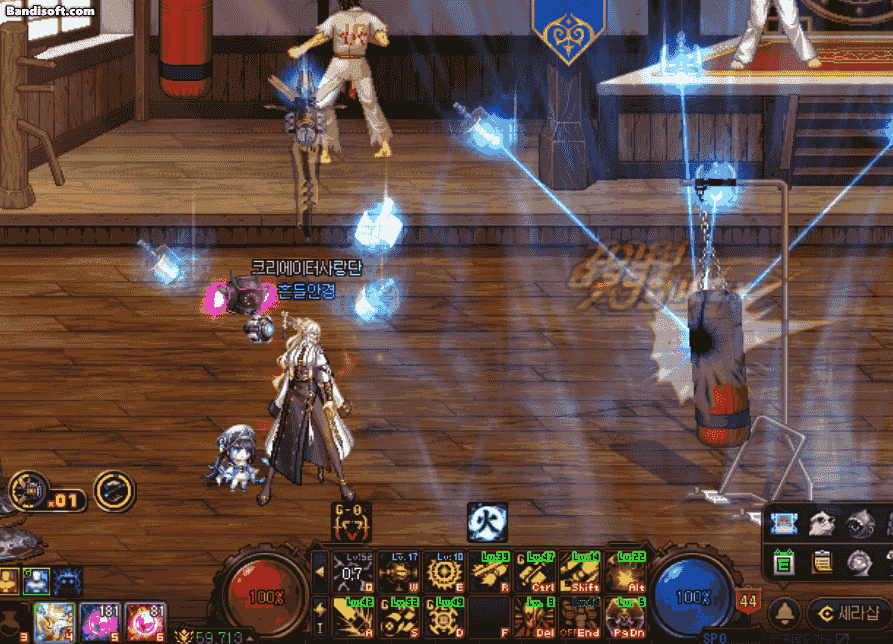Switch skill bar page with left arrow
The height and width of the screenshot is (644, 893).
320,572
